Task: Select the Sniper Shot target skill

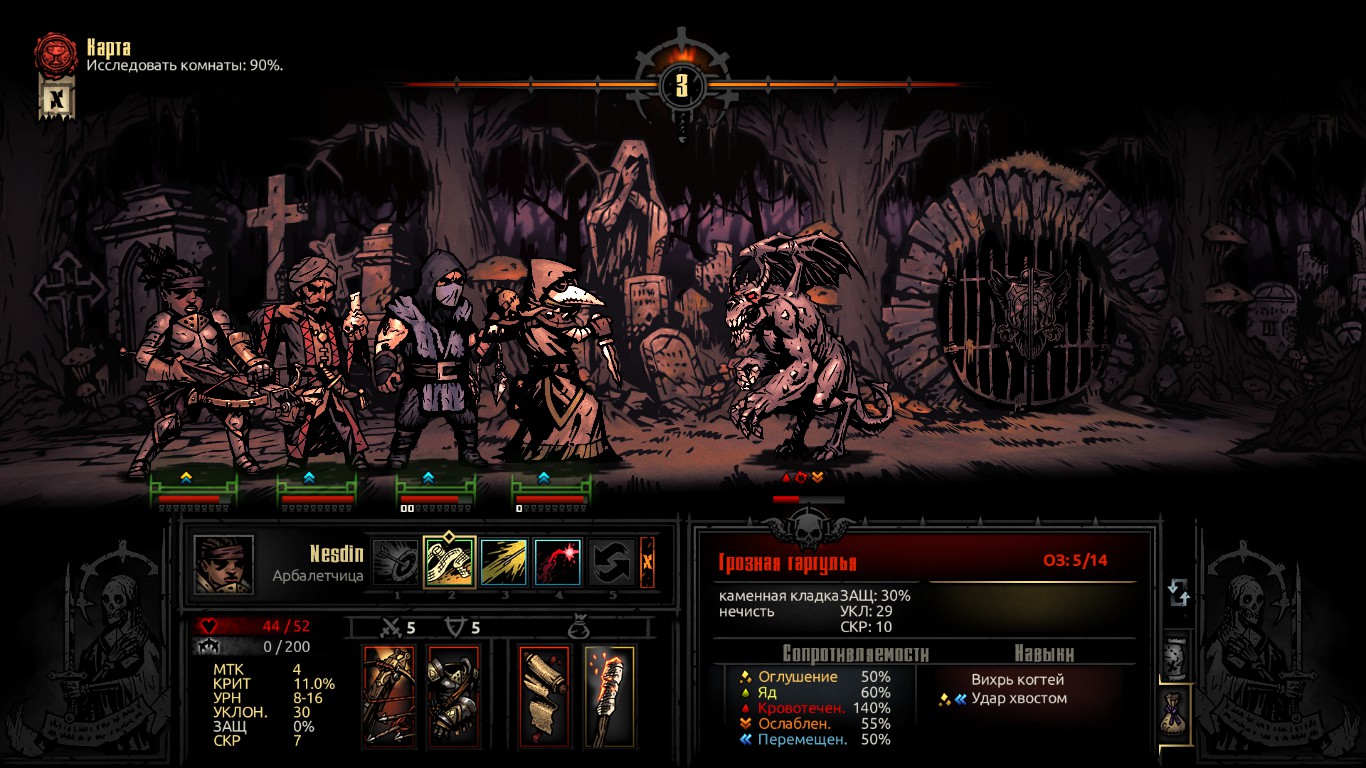Action: [396, 562]
